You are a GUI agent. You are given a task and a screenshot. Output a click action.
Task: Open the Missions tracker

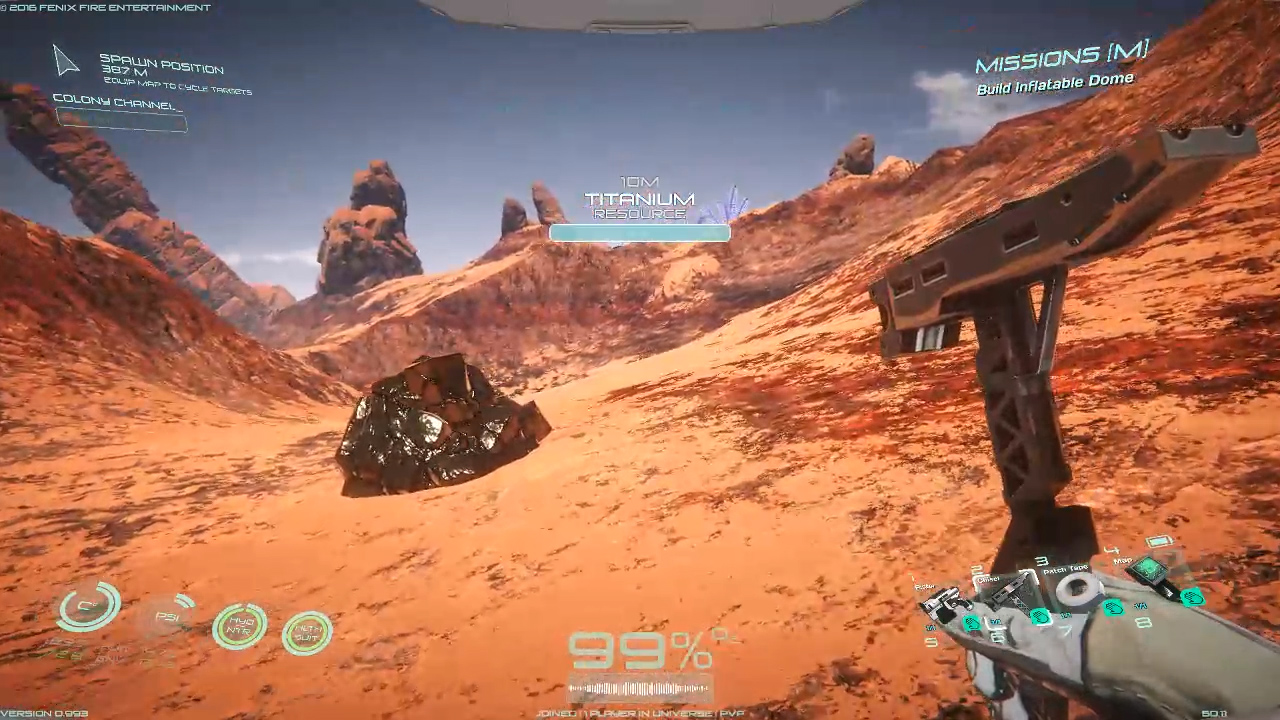coord(1061,59)
